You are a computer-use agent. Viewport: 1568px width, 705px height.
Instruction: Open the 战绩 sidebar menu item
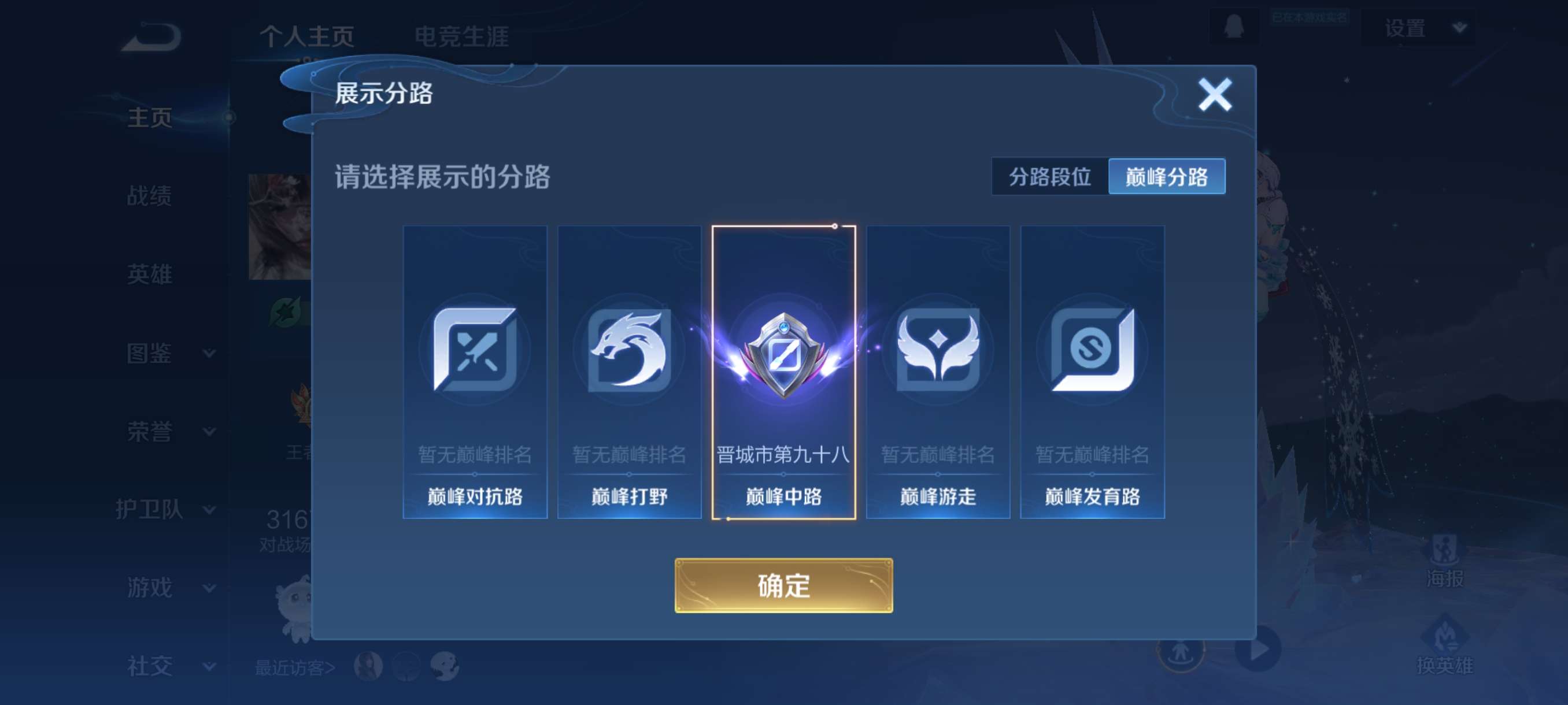(150, 196)
